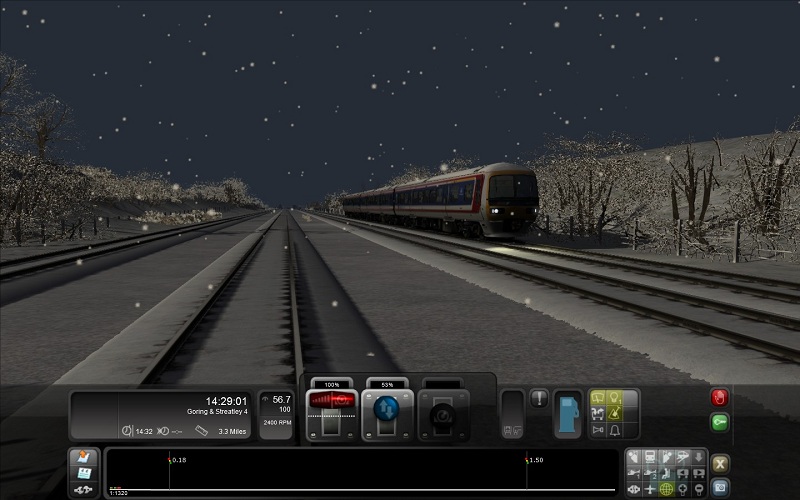Activate the sander icon
The height and width of the screenshot is (500, 800).
(x=617, y=414)
